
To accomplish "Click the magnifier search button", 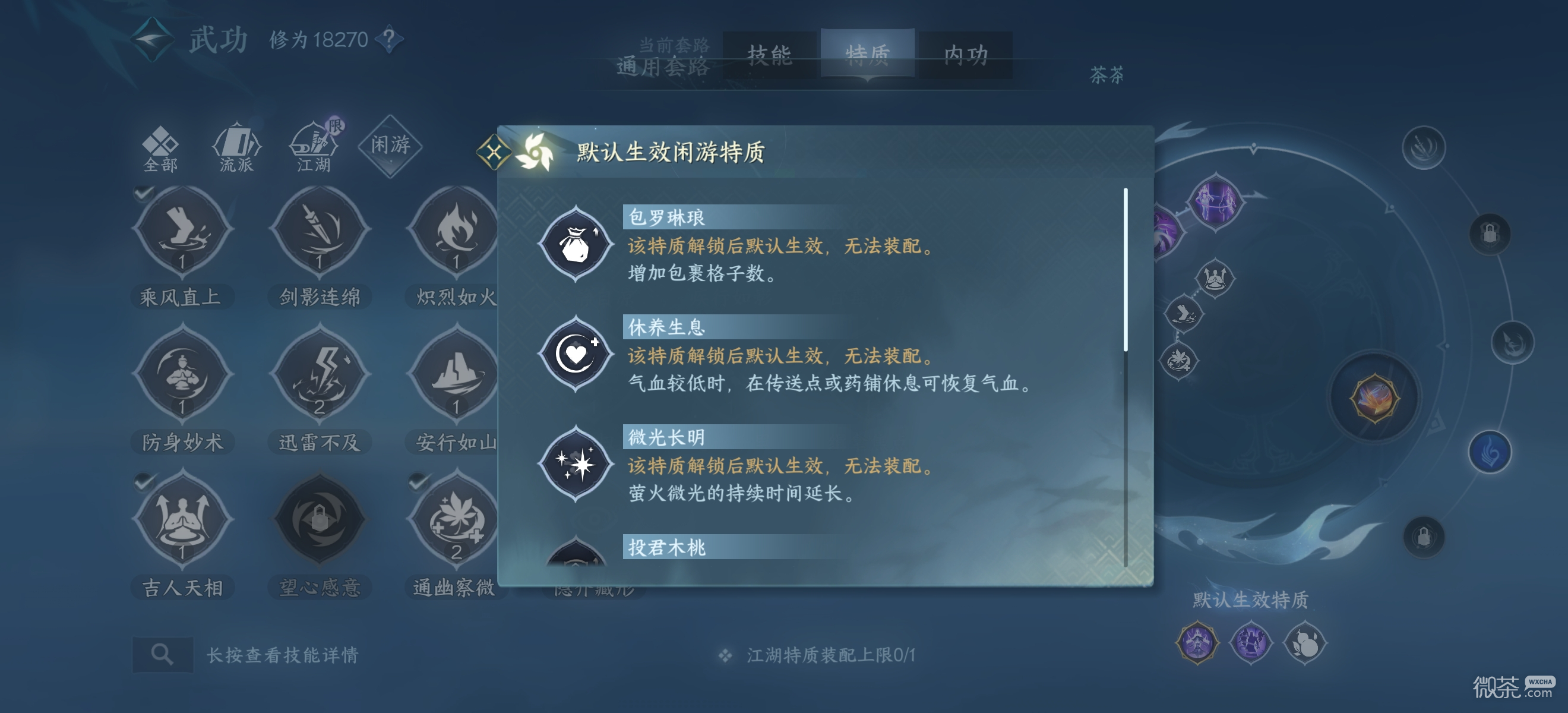I will click(163, 655).
